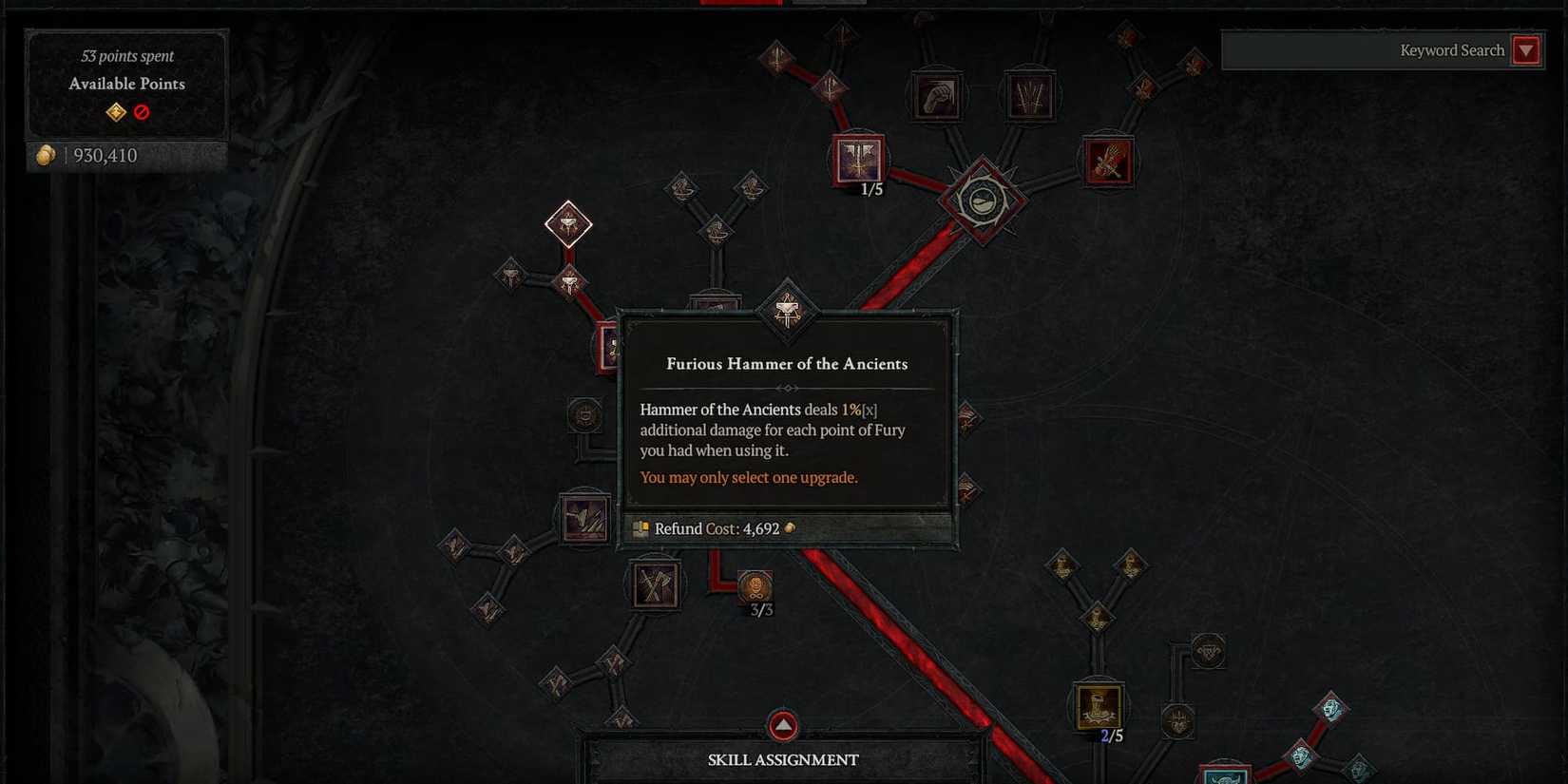
Task: Click the clenched fist skill icon near the top
Action: click(x=937, y=94)
